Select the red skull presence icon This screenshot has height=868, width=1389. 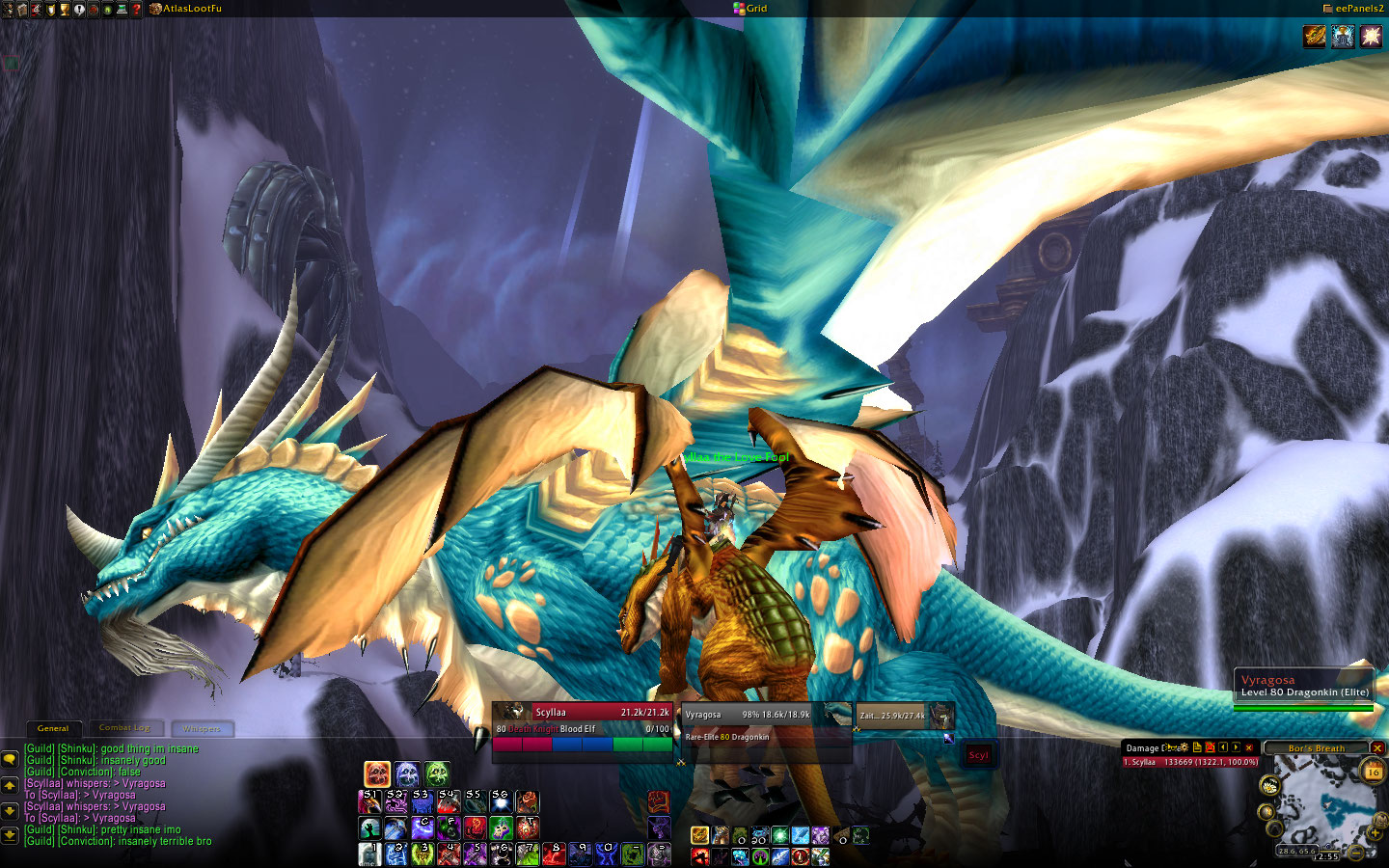(x=377, y=773)
